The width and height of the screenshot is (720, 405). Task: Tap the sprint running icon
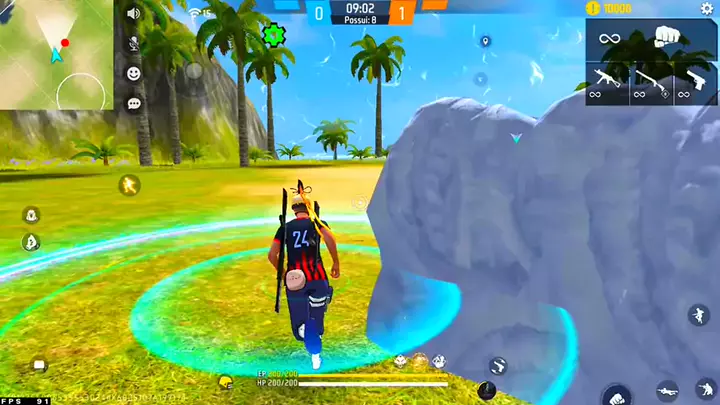click(129, 184)
